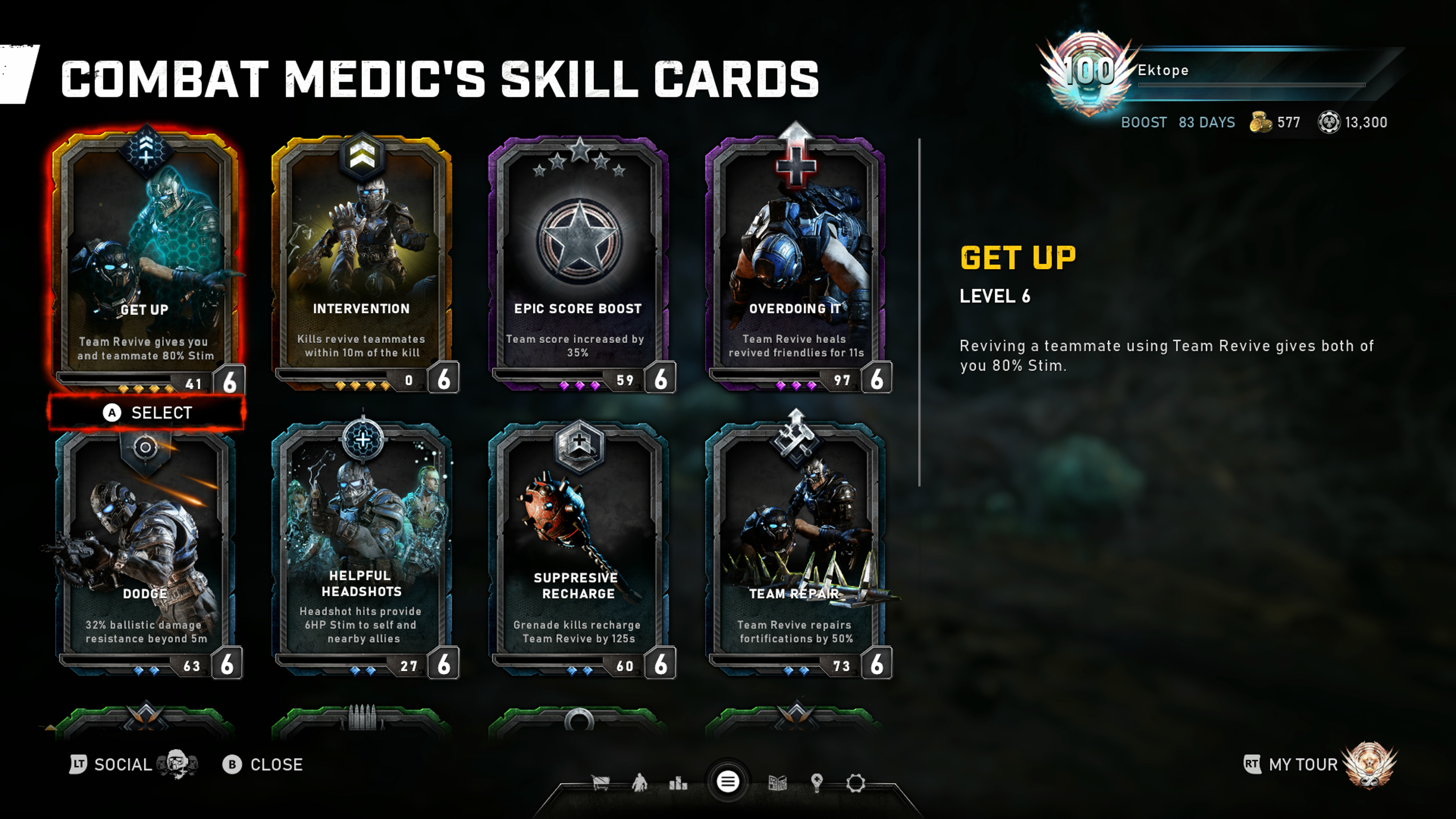This screenshot has width=1456, height=819.
Task: Choose the Dodge skill card
Action: click(x=146, y=548)
